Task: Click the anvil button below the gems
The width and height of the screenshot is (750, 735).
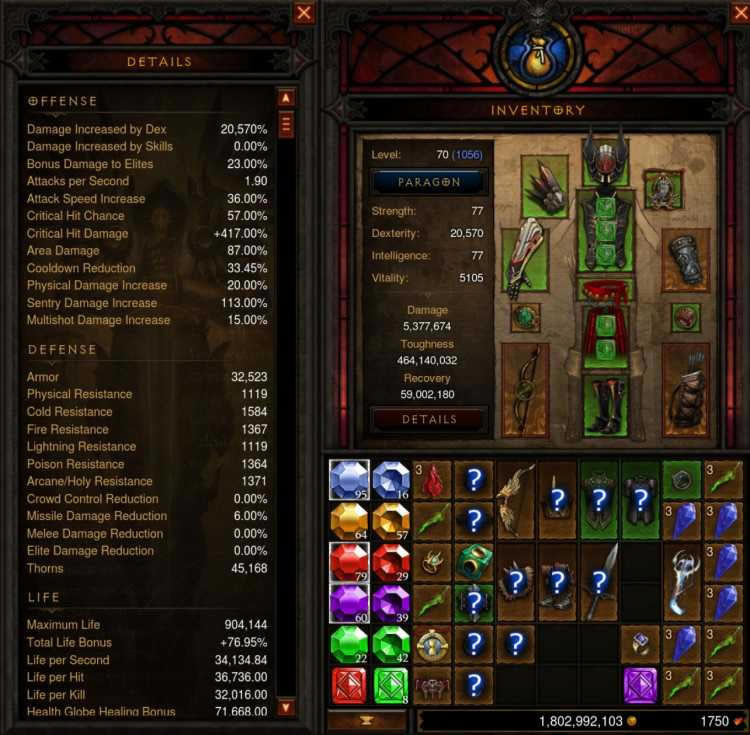Action: (366, 720)
